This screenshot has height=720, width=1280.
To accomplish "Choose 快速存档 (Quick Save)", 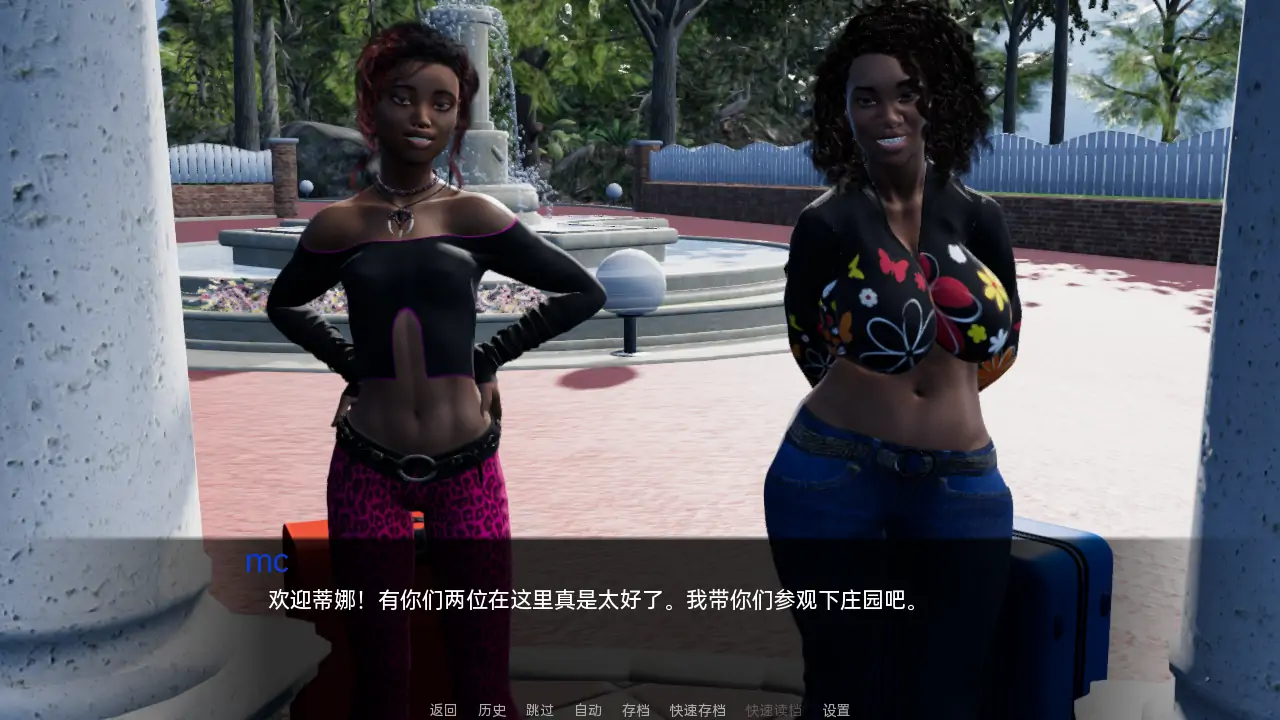I will coord(698,710).
